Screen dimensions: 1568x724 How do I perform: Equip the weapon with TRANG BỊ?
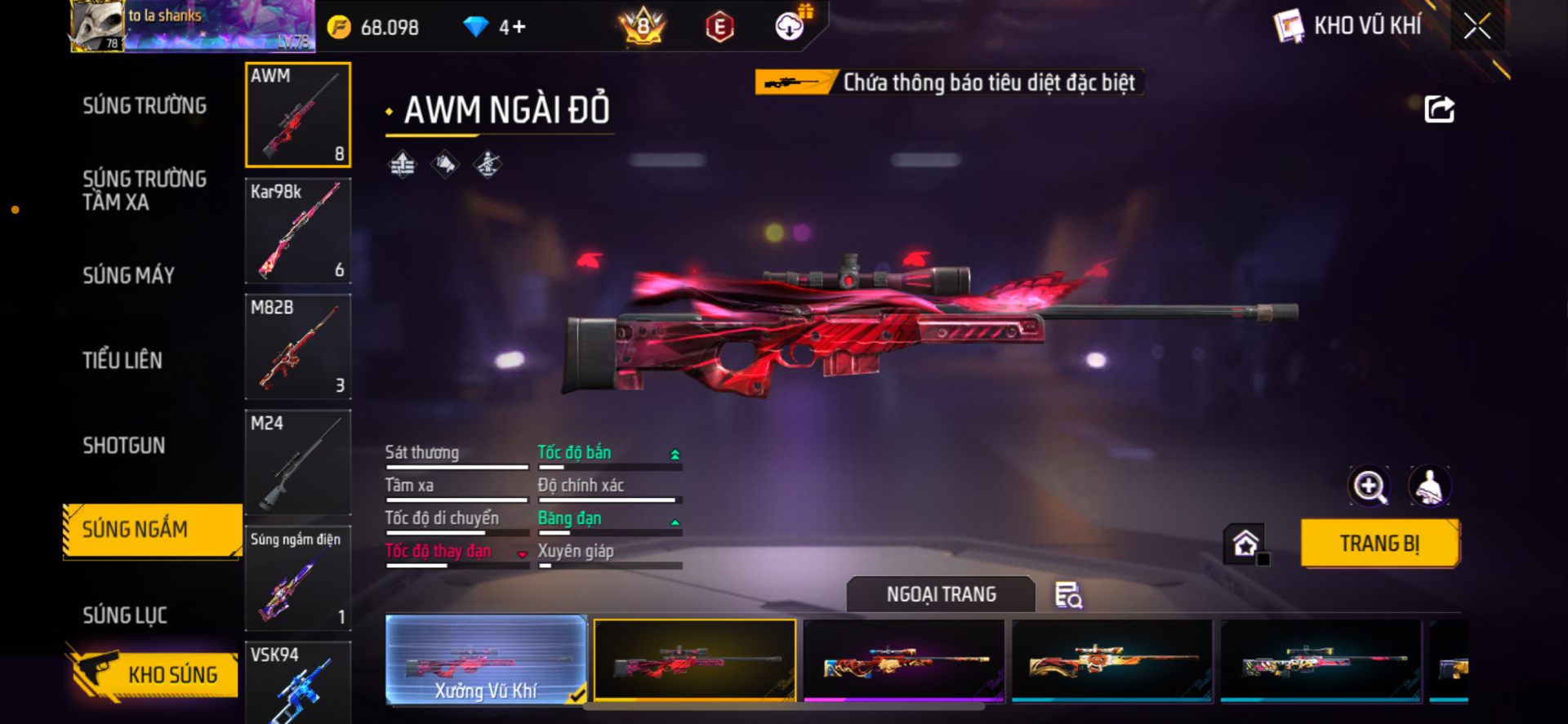1379,544
